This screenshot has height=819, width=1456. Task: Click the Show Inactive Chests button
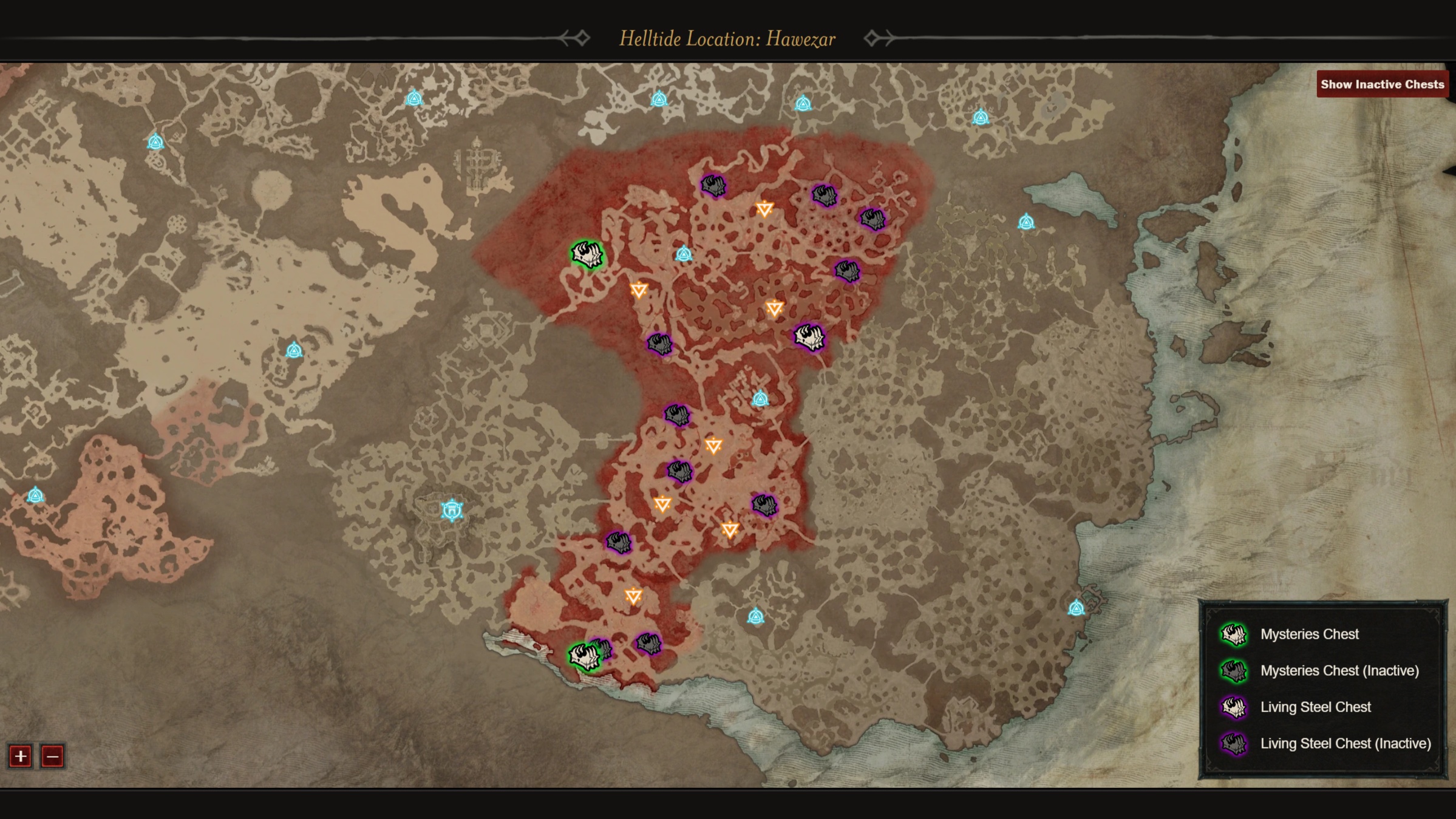1381,84
